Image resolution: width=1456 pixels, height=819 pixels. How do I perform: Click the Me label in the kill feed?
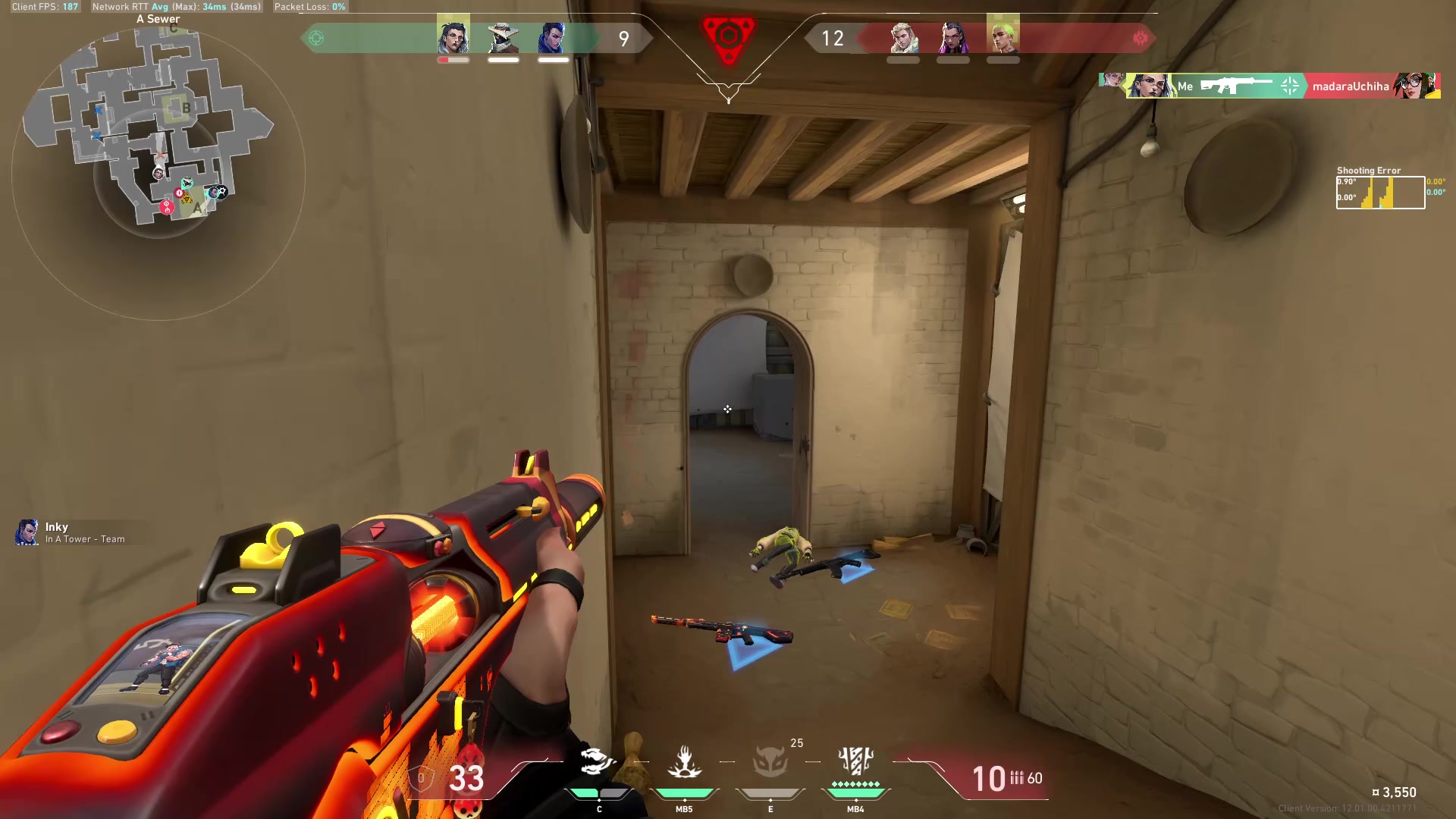click(1185, 86)
